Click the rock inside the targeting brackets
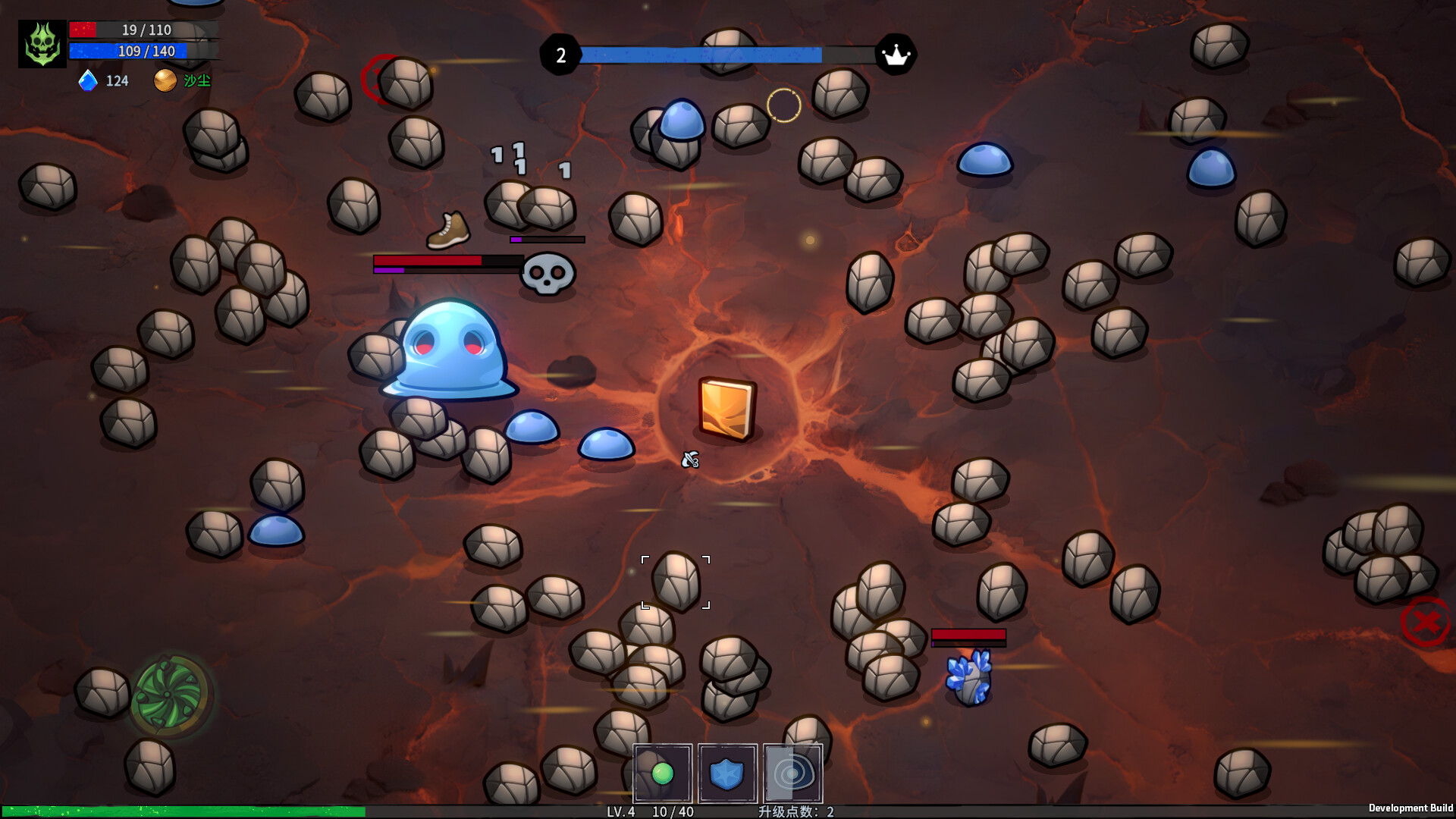Image resolution: width=1456 pixels, height=819 pixels. [676, 583]
